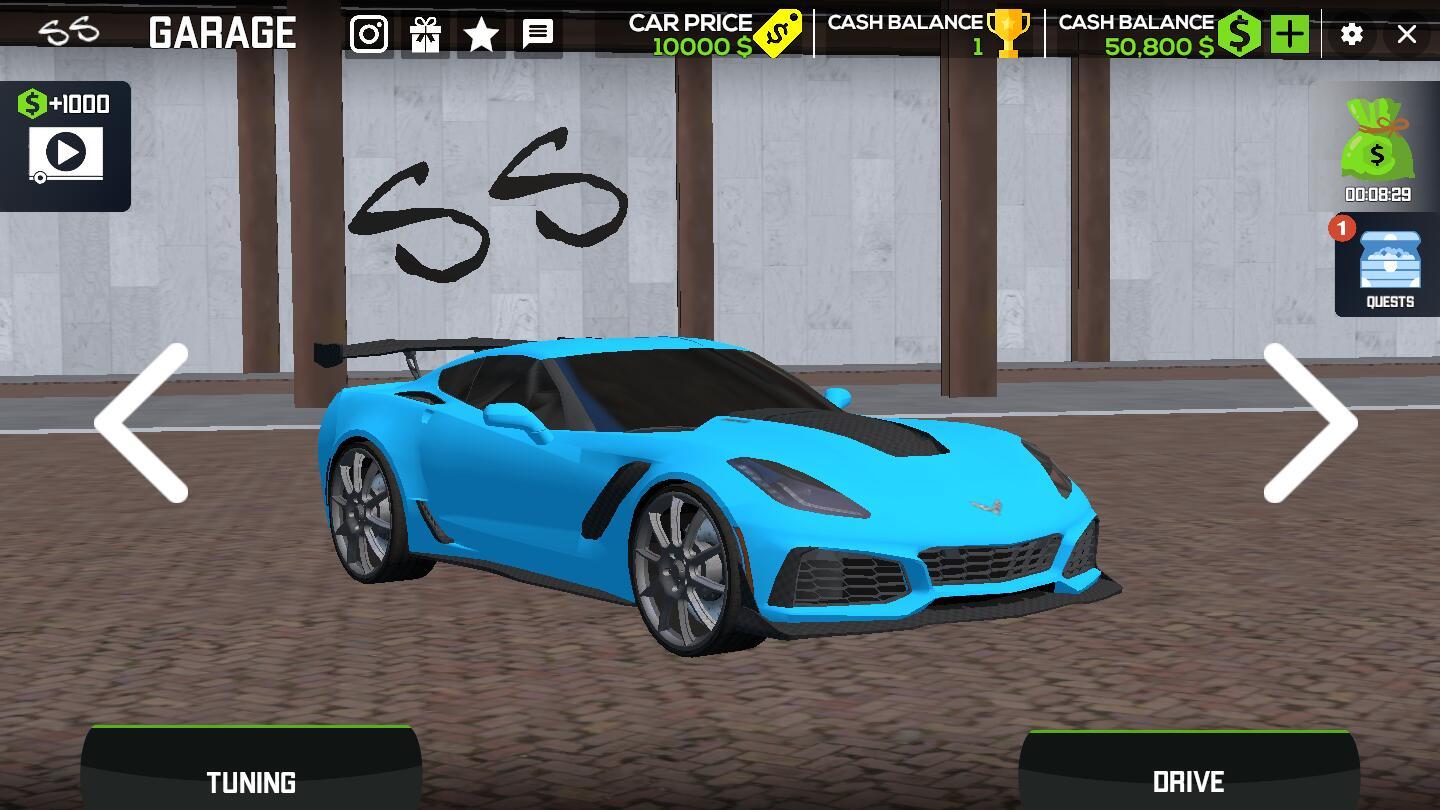Open the Quests chest
Viewport: 1440px width, 810px height.
coord(1389,266)
